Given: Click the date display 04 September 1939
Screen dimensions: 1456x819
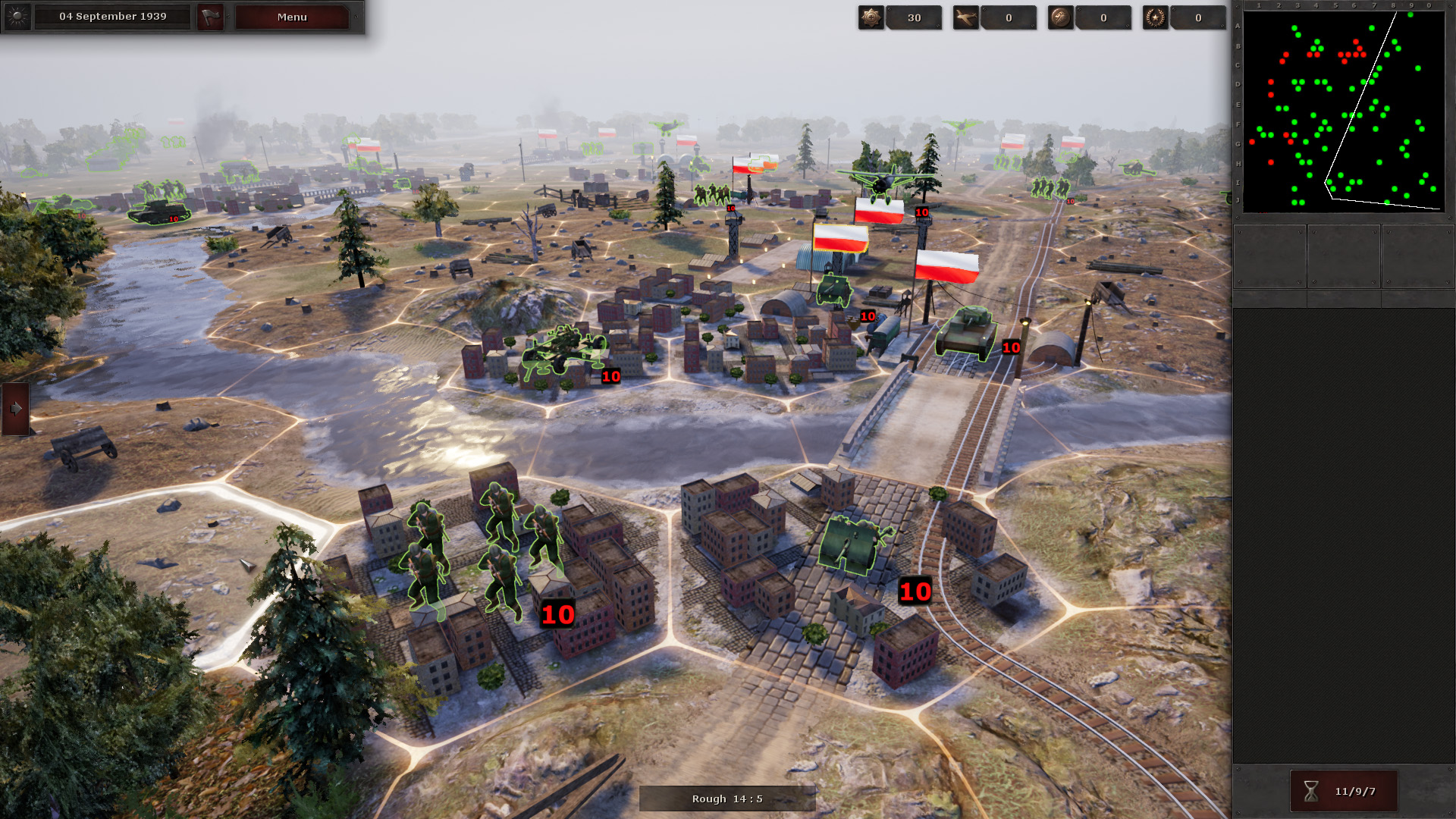Looking at the screenshot, I should [112, 16].
